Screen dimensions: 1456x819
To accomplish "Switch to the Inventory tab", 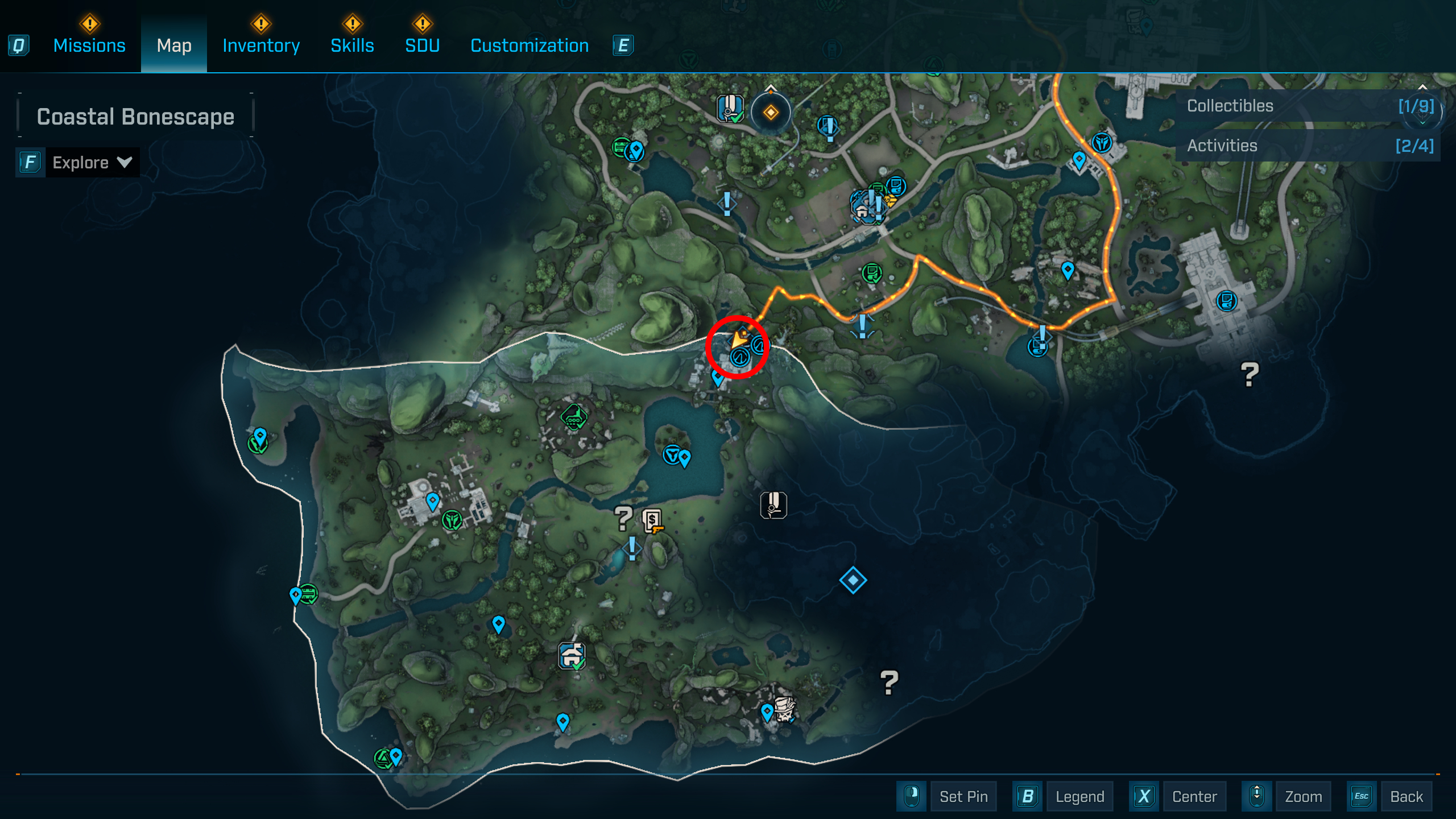I will click(x=260, y=45).
